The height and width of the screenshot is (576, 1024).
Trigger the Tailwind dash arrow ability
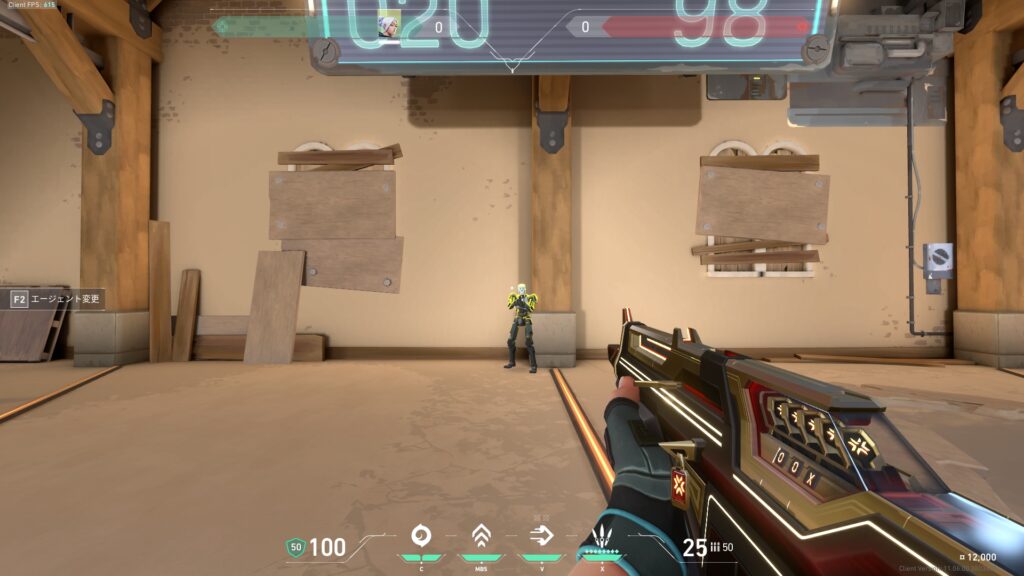[540, 535]
